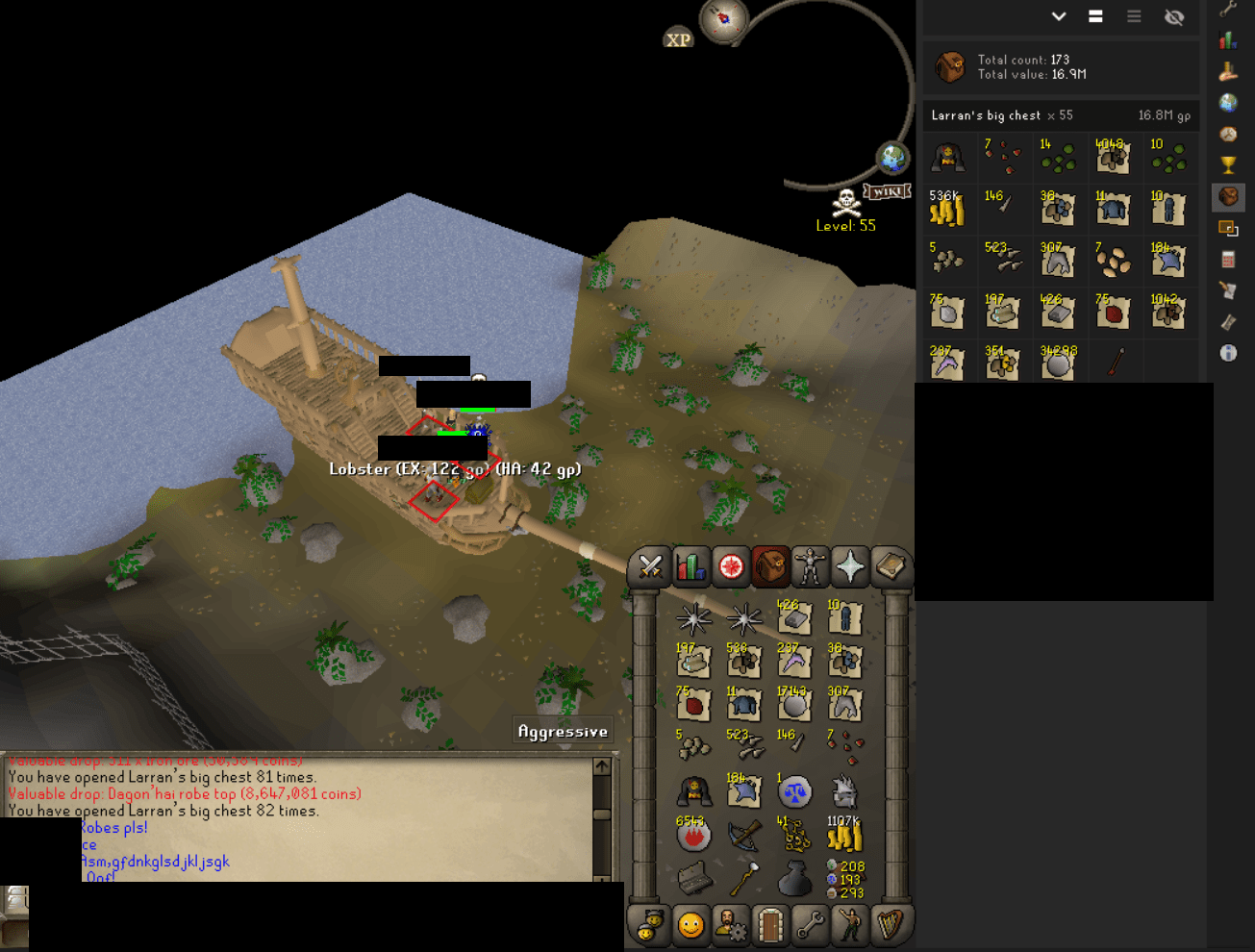
Task: Toggle loot visibility with the eye icon
Action: [x=1174, y=16]
